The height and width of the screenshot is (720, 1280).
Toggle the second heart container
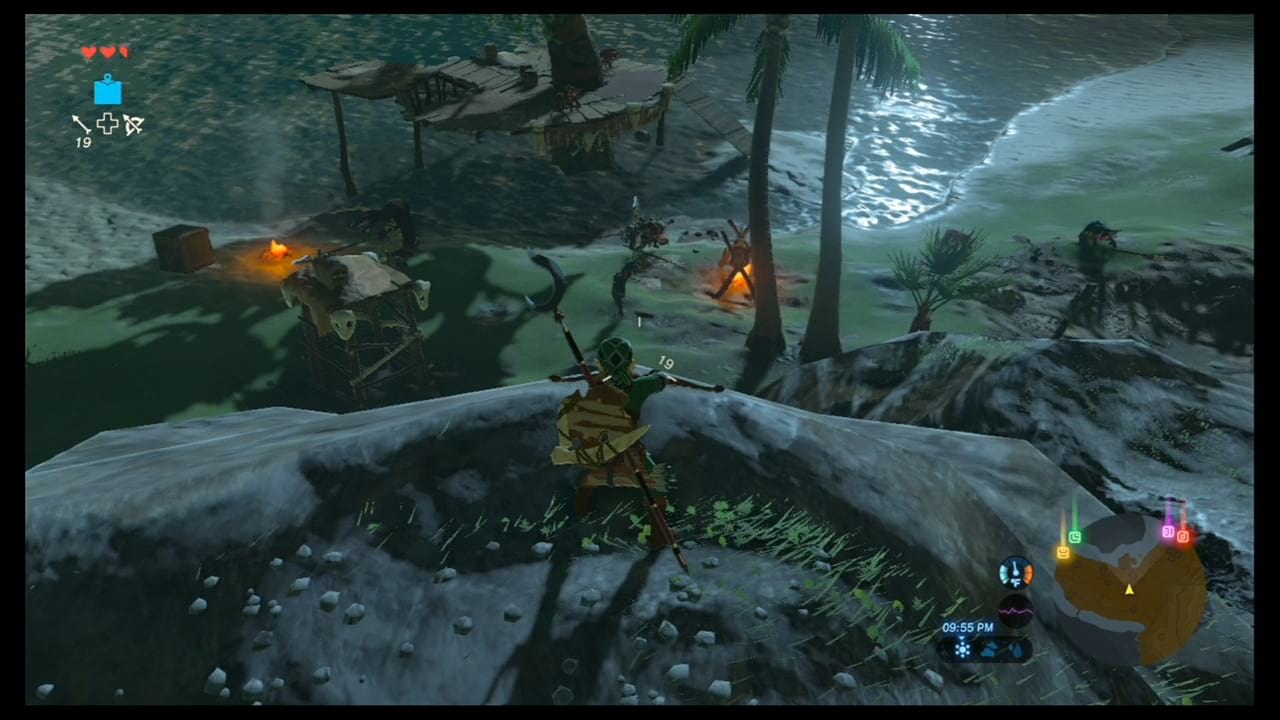[108, 52]
